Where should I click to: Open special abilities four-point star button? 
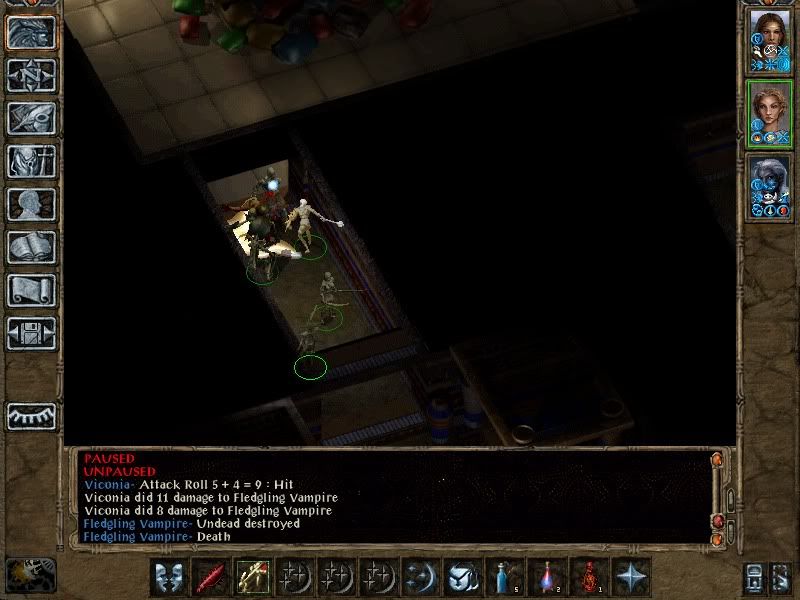pyautogui.click(x=631, y=577)
